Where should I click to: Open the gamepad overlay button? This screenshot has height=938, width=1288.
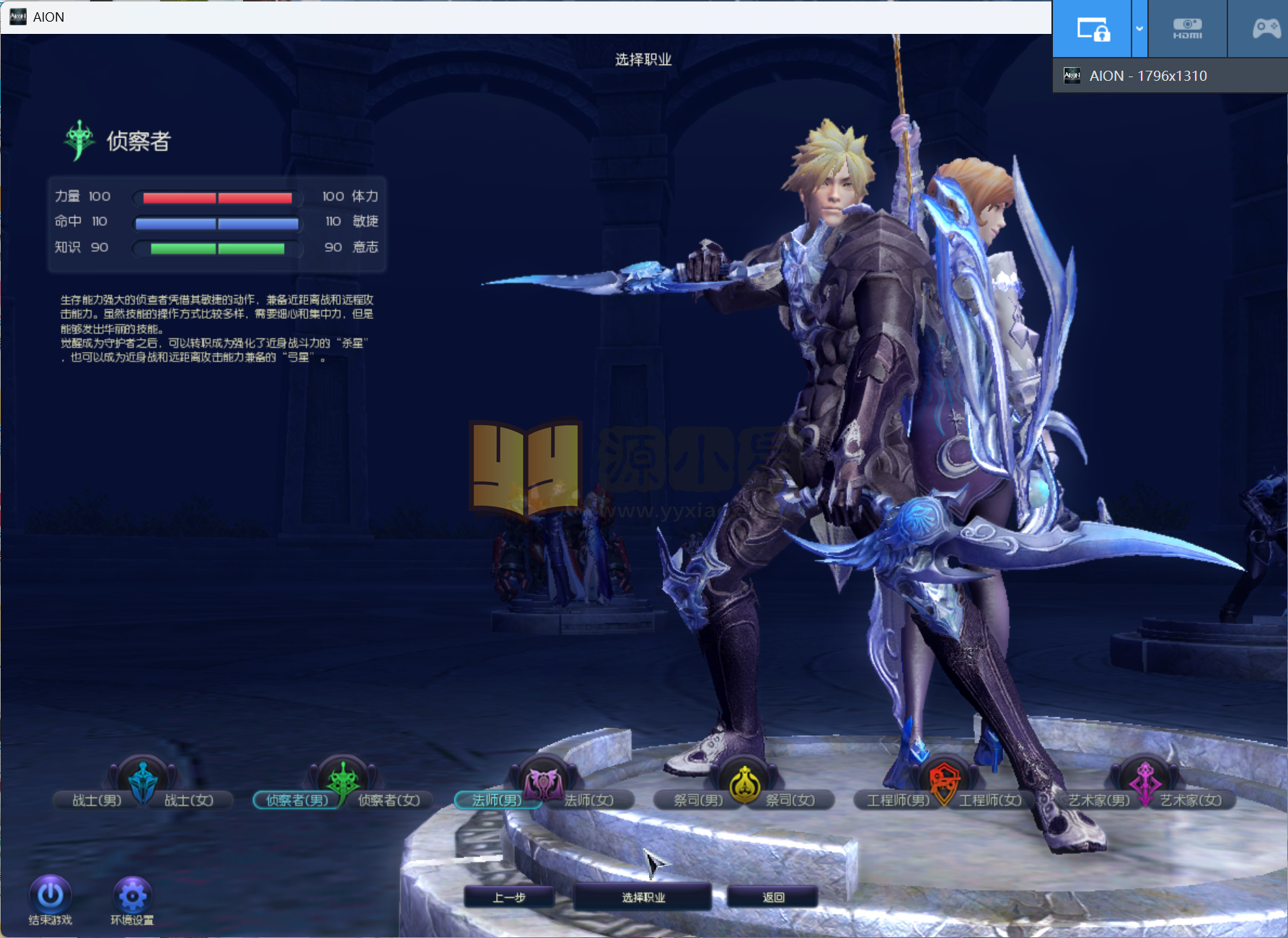1266,29
